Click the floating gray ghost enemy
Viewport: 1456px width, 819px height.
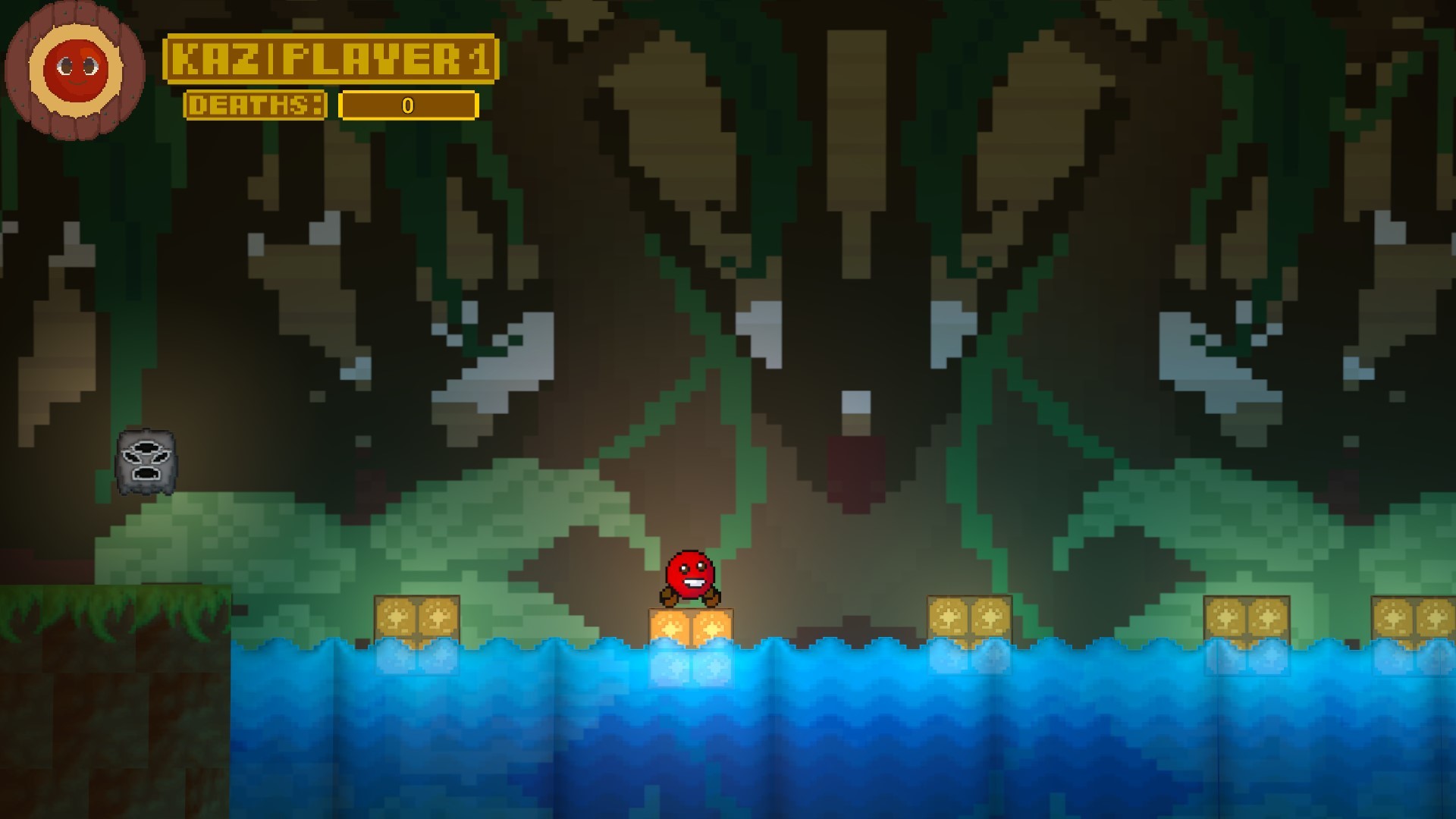pyautogui.click(x=144, y=463)
